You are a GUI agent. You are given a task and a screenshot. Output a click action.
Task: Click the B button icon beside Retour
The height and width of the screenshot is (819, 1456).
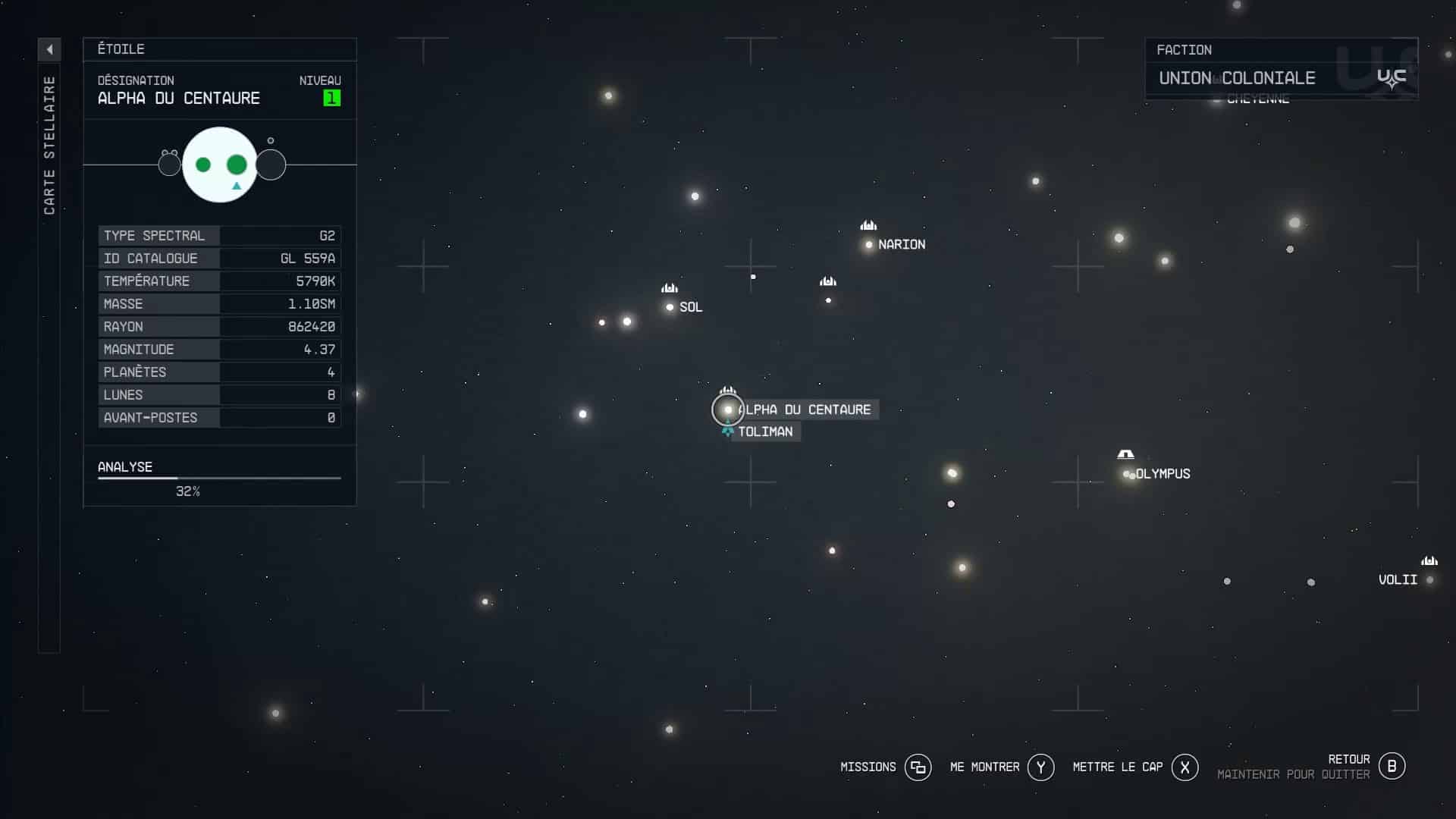[x=1392, y=766]
